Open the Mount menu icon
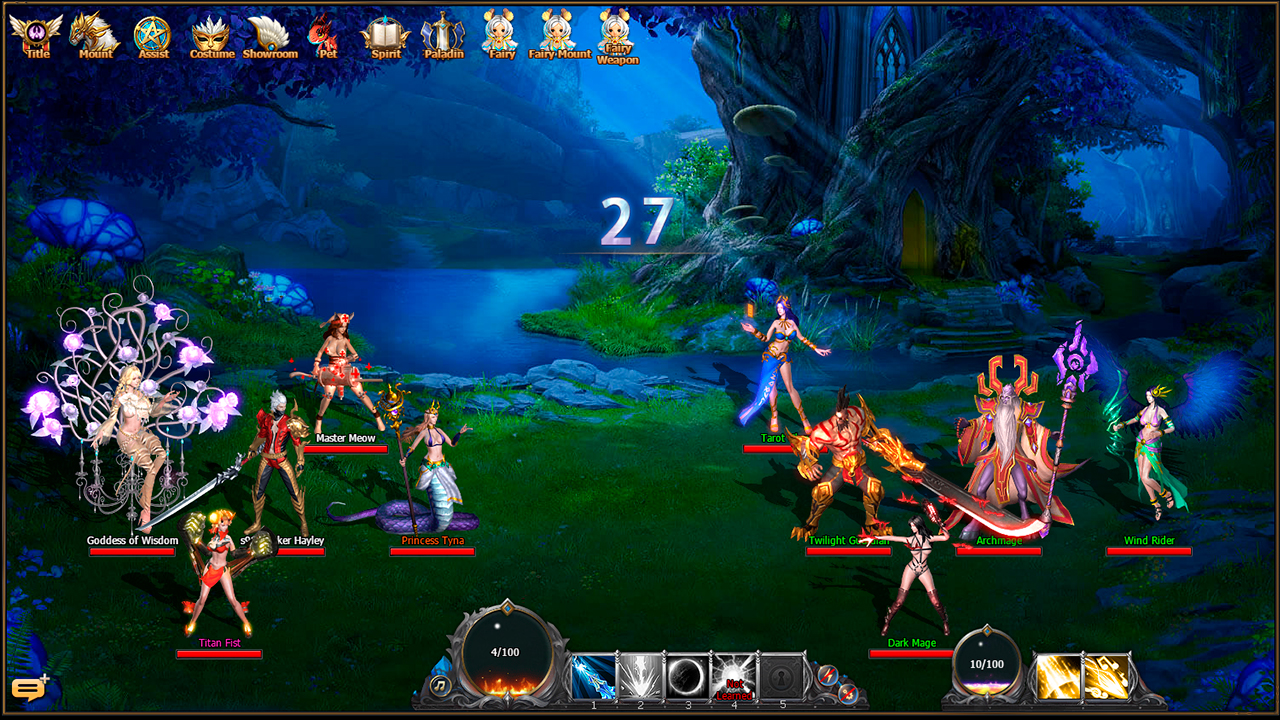 click(x=95, y=33)
